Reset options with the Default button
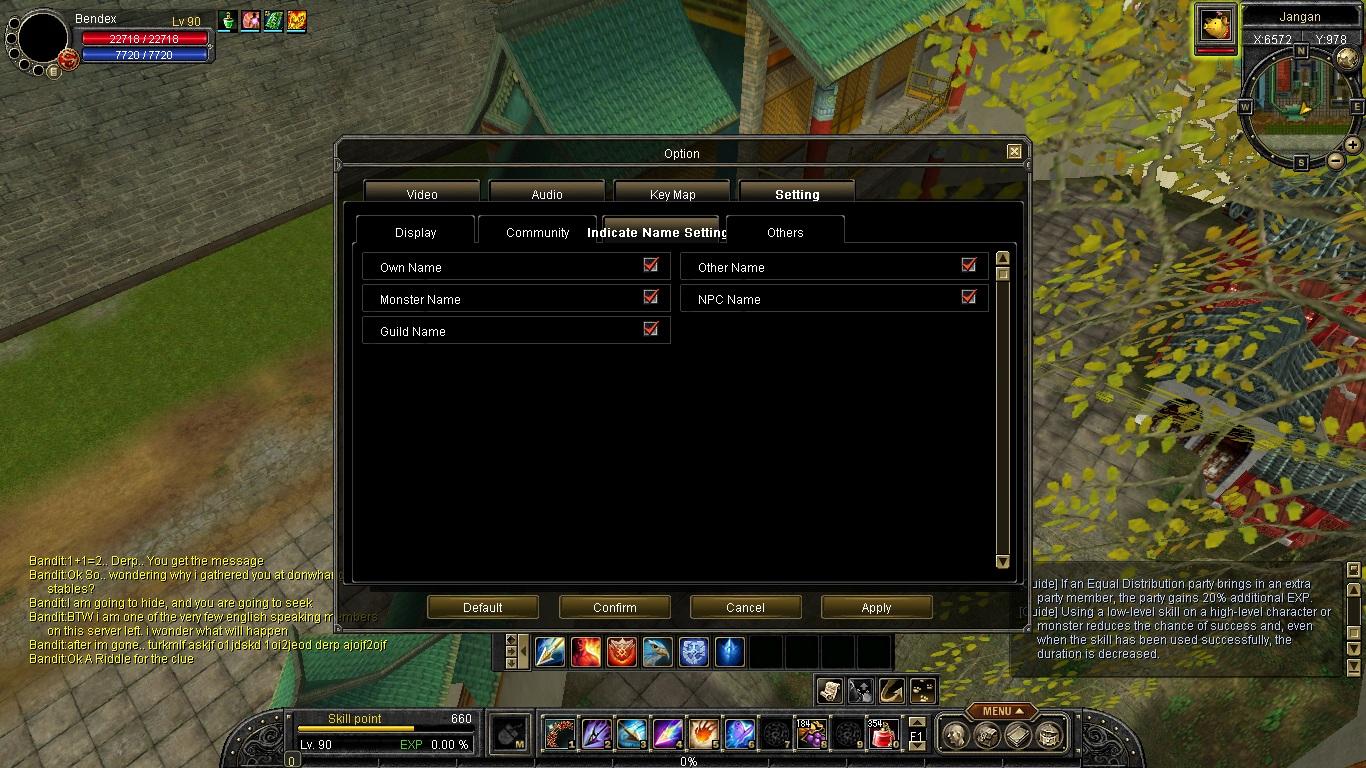 483,607
